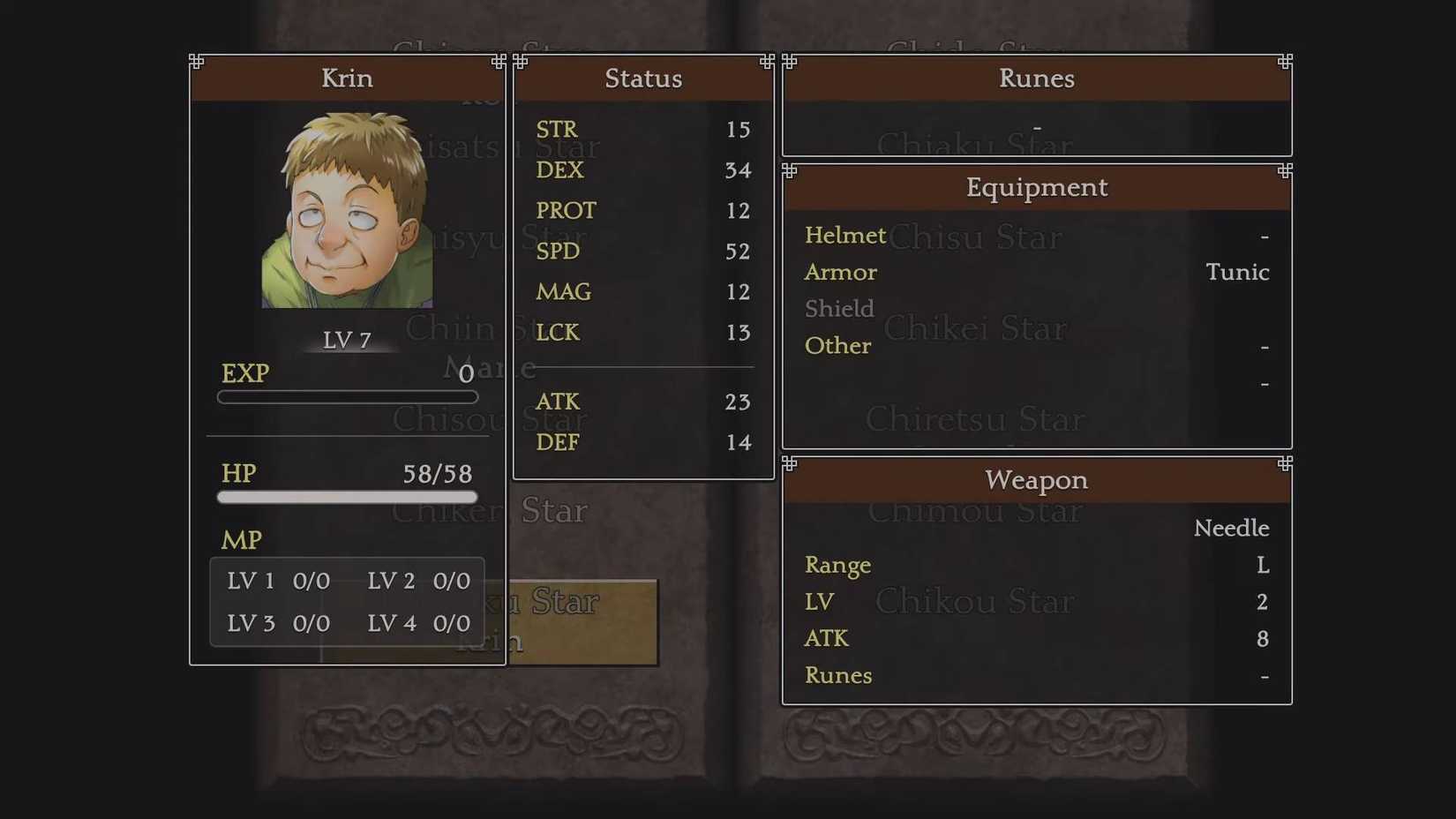This screenshot has width=1456, height=819.
Task: Toggle the LV 3 MP entry
Action: pos(277,623)
